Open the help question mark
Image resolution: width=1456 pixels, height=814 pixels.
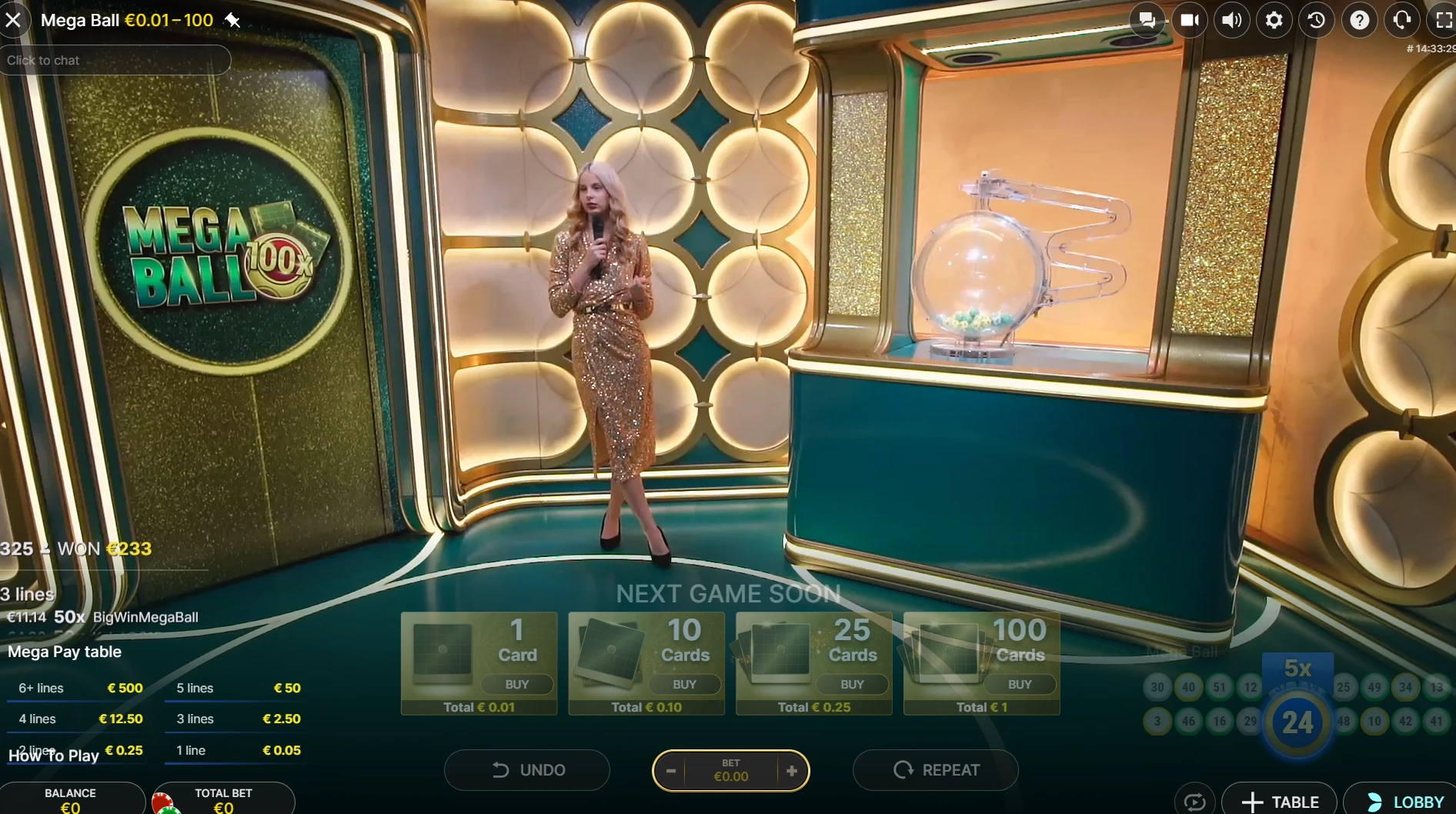coord(1359,20)
